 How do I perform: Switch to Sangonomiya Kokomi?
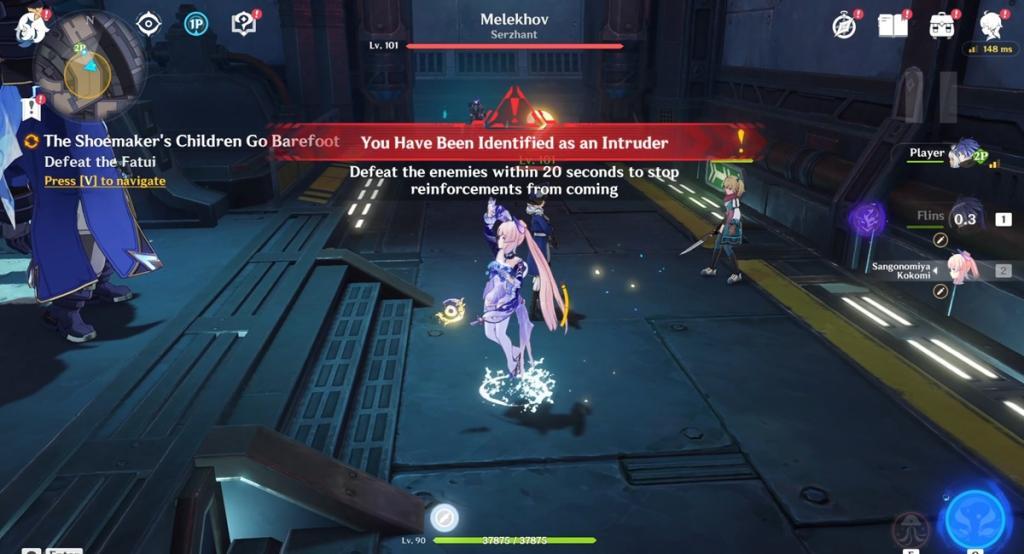pos(961,269)
